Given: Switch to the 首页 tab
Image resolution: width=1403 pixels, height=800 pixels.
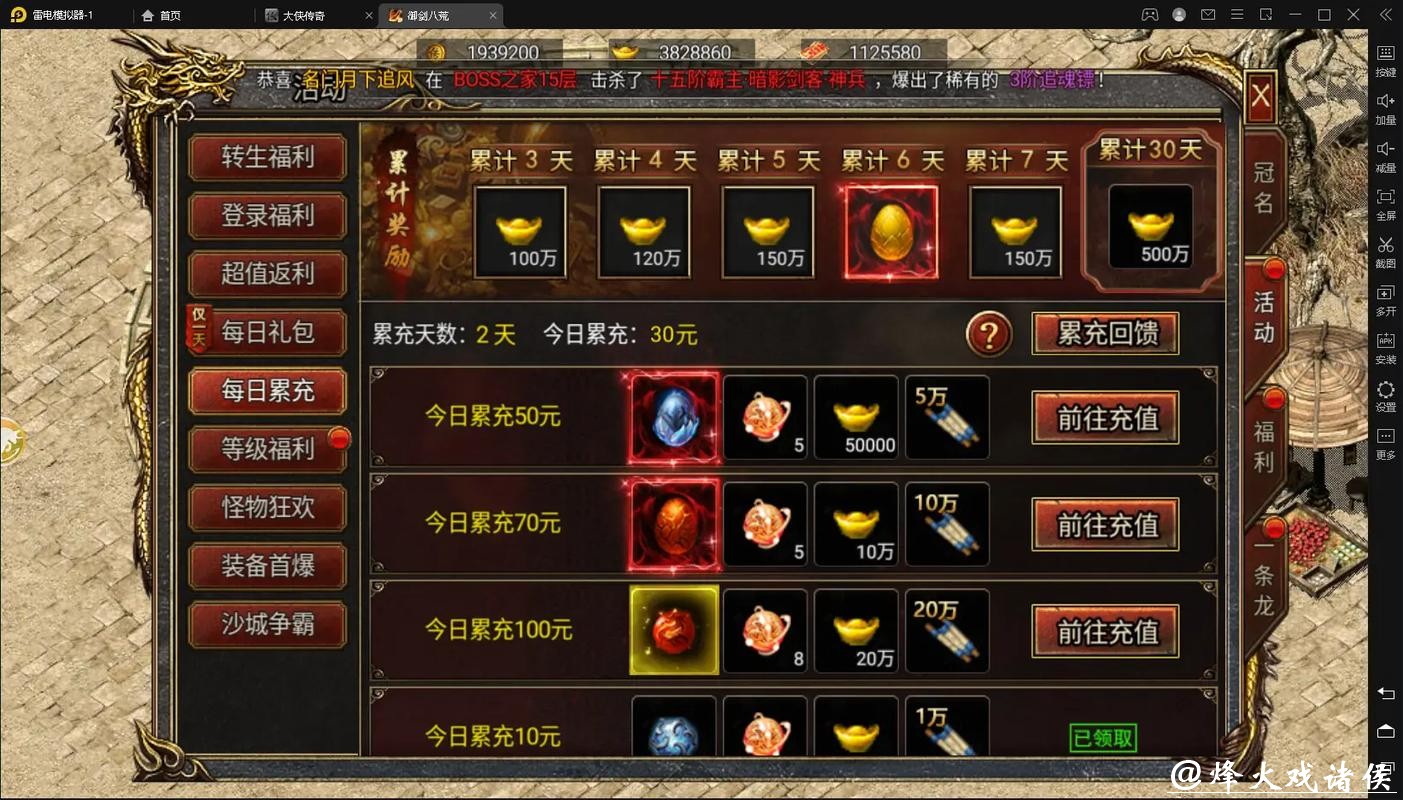Looking at the screenshot, I should [168, 15].
